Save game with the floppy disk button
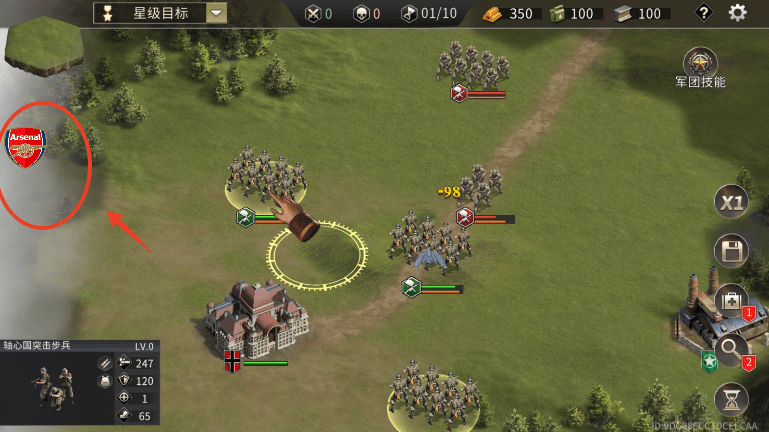Image resolution: width=769 pixels, height=432 pixels. 731,251
